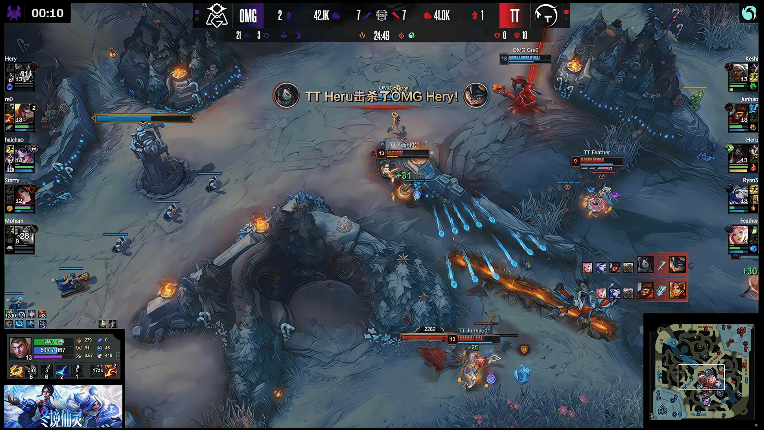The height and width of the screenshot is (430, 764).
Task: Click the kill feed announcement banner
Action: [x=381, y=95]
